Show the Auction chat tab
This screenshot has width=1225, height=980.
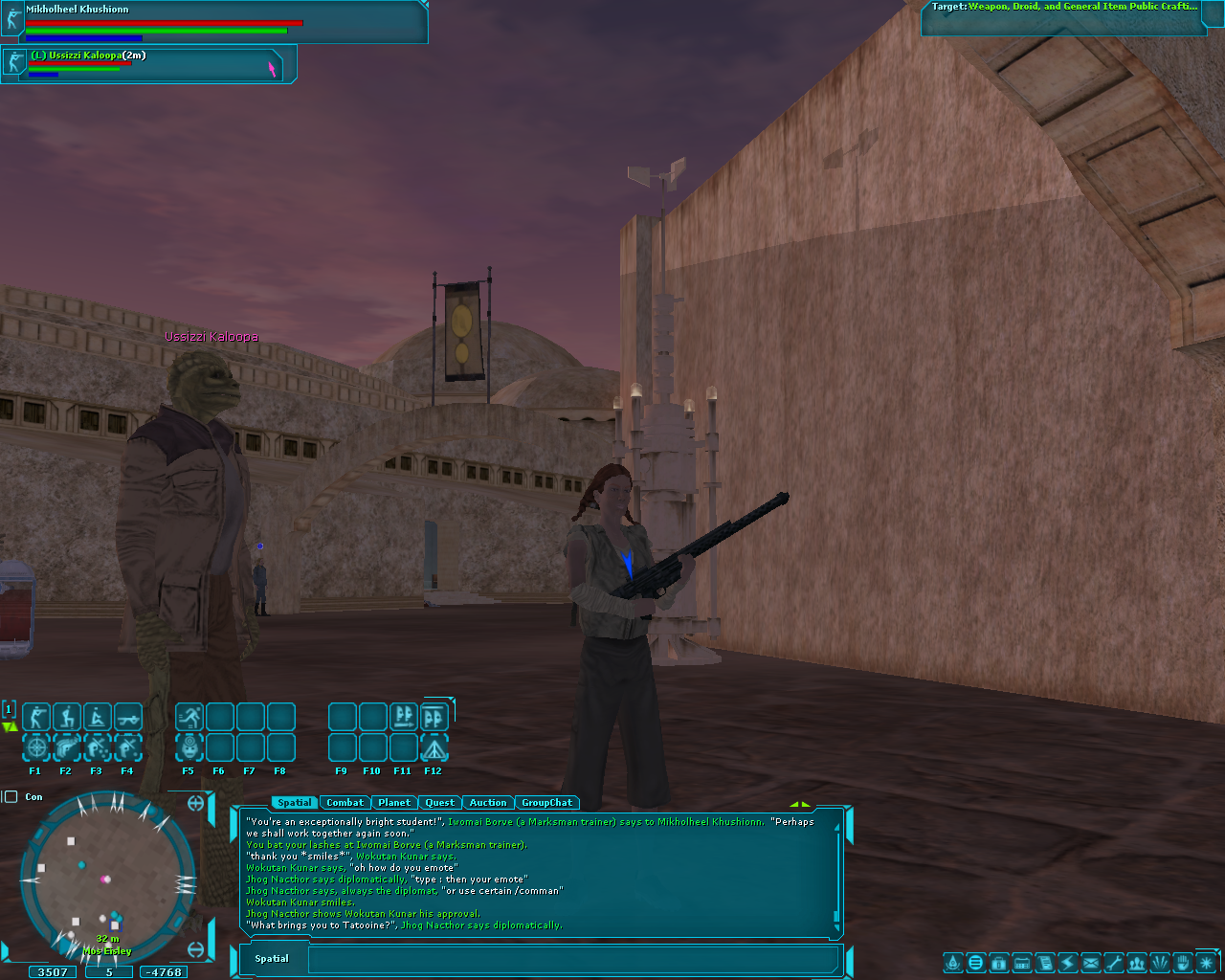487,803
